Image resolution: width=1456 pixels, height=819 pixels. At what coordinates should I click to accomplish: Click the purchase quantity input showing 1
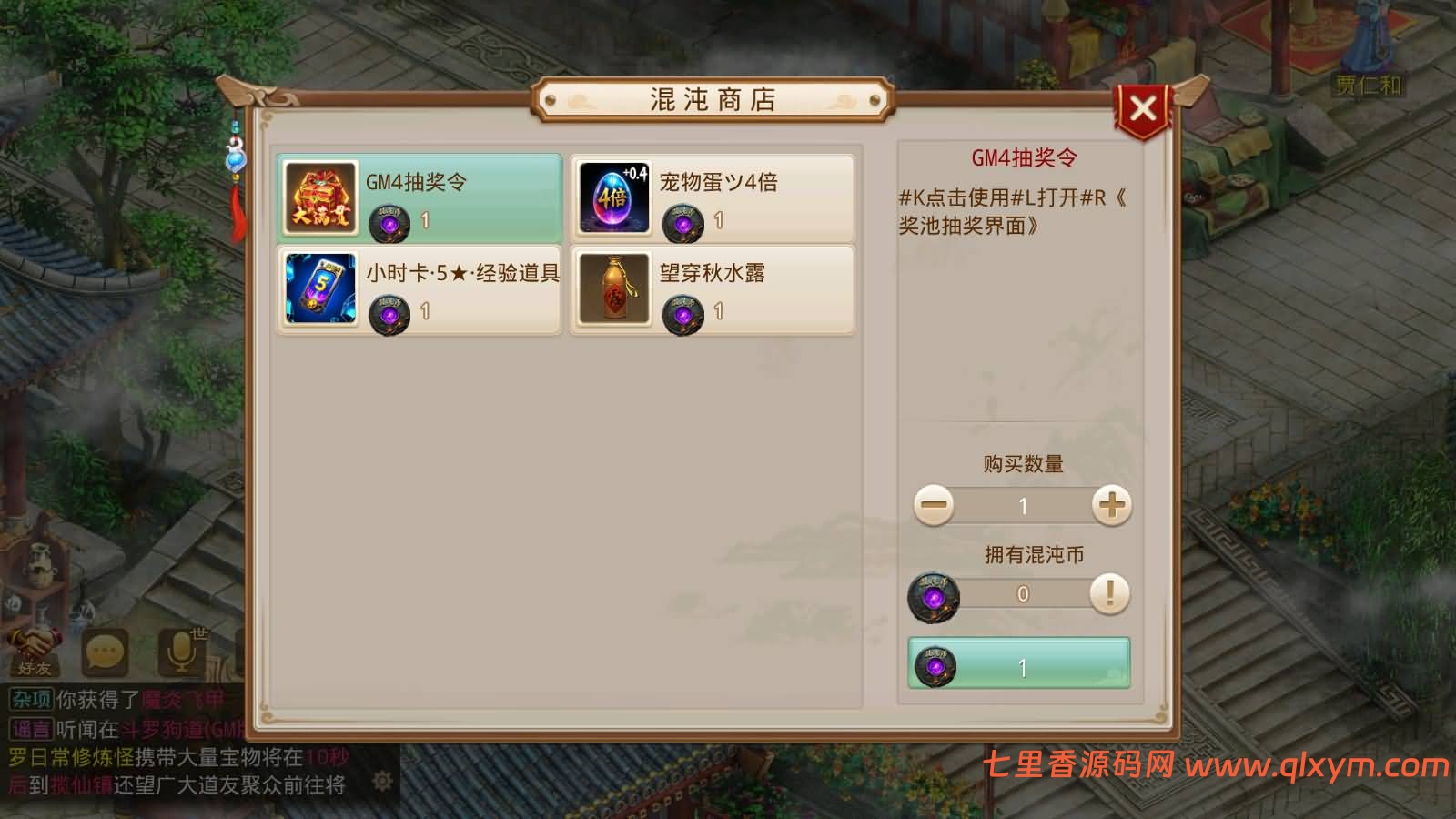click(1021, 506)
